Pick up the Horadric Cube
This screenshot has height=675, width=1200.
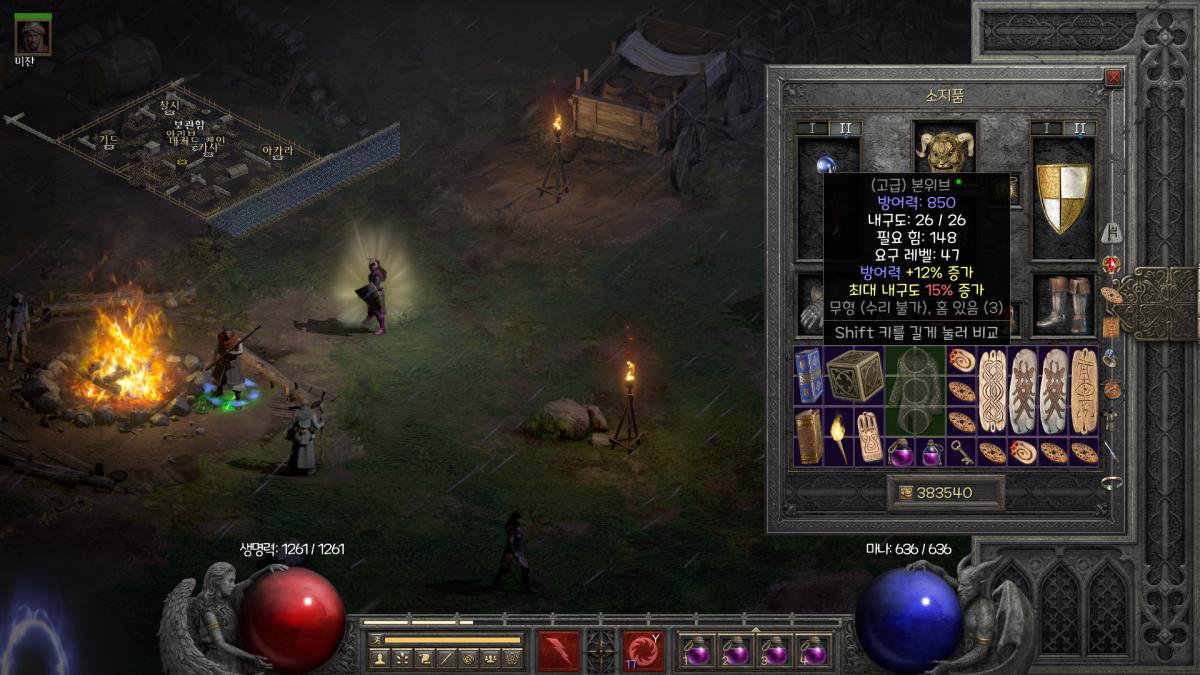[x=853, y=375]
